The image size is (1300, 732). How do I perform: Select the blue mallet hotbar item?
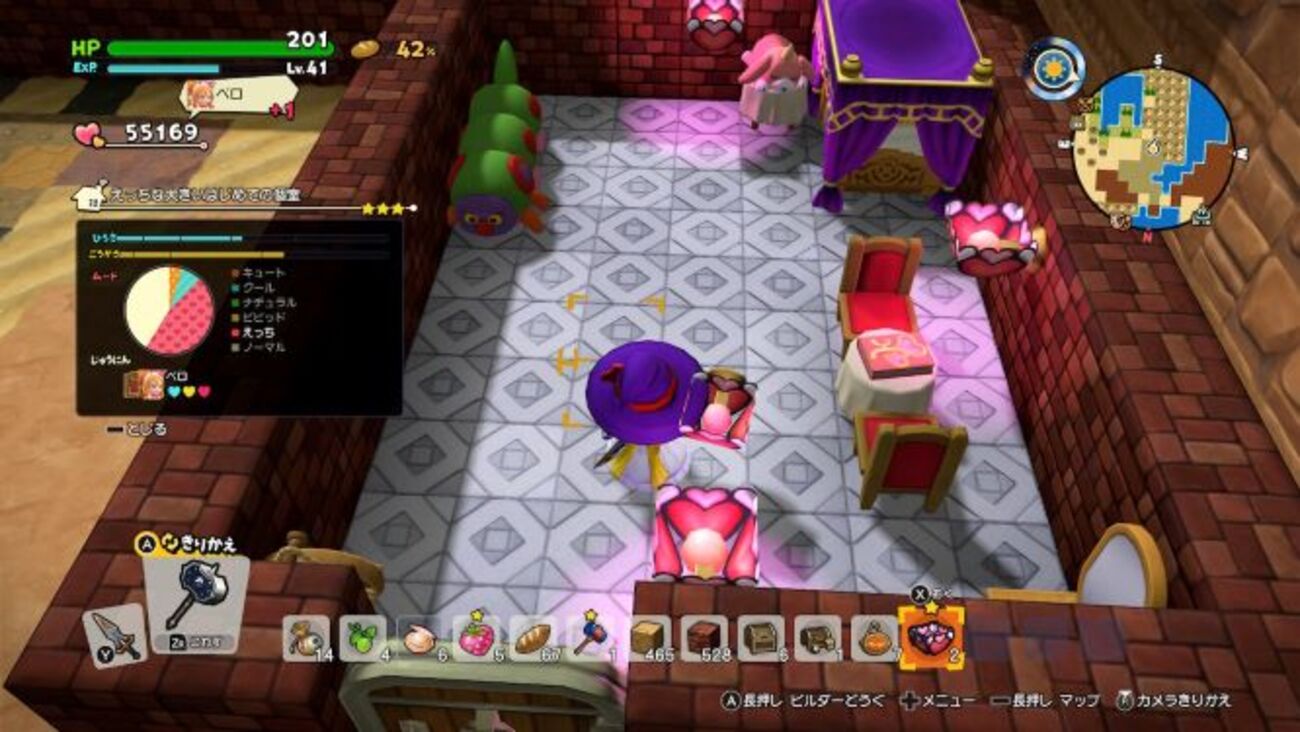(x=588, y=639)
